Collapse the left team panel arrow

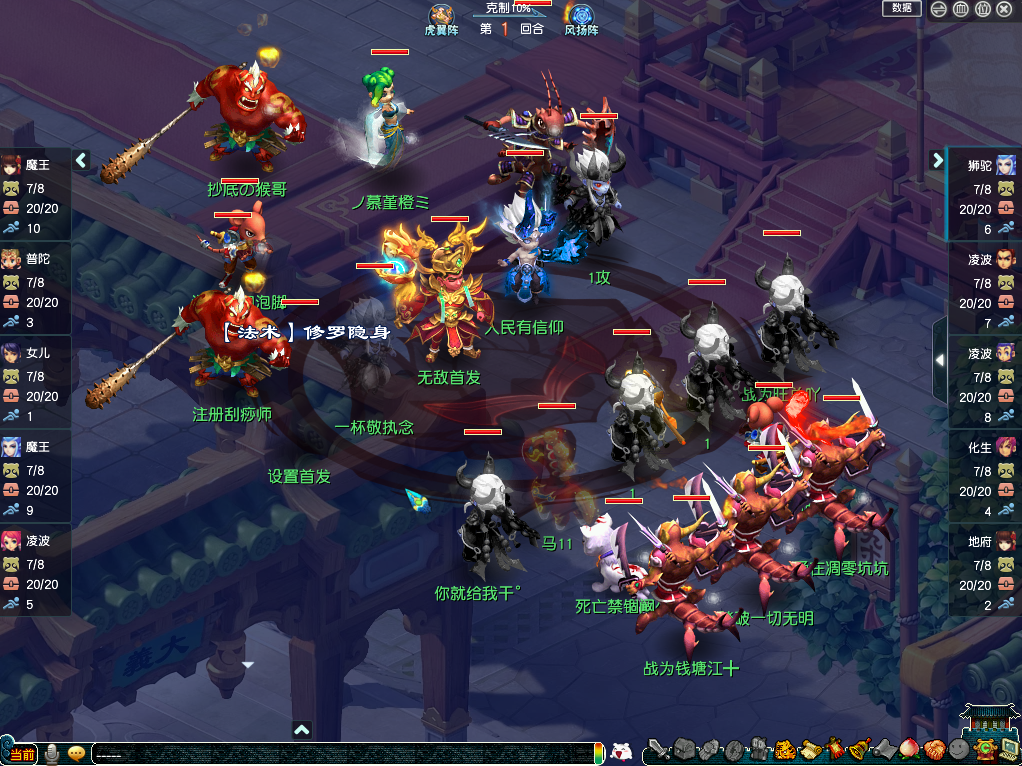pyautogui.click(x=81, y=159)
